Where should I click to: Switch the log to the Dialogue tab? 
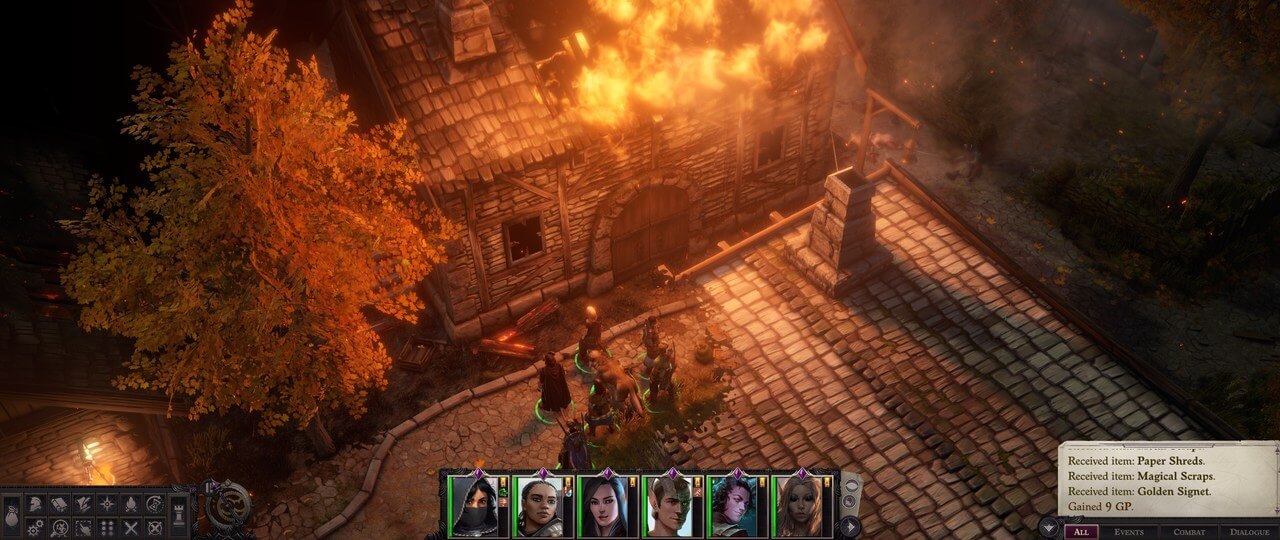click(x=1249, y=532)
